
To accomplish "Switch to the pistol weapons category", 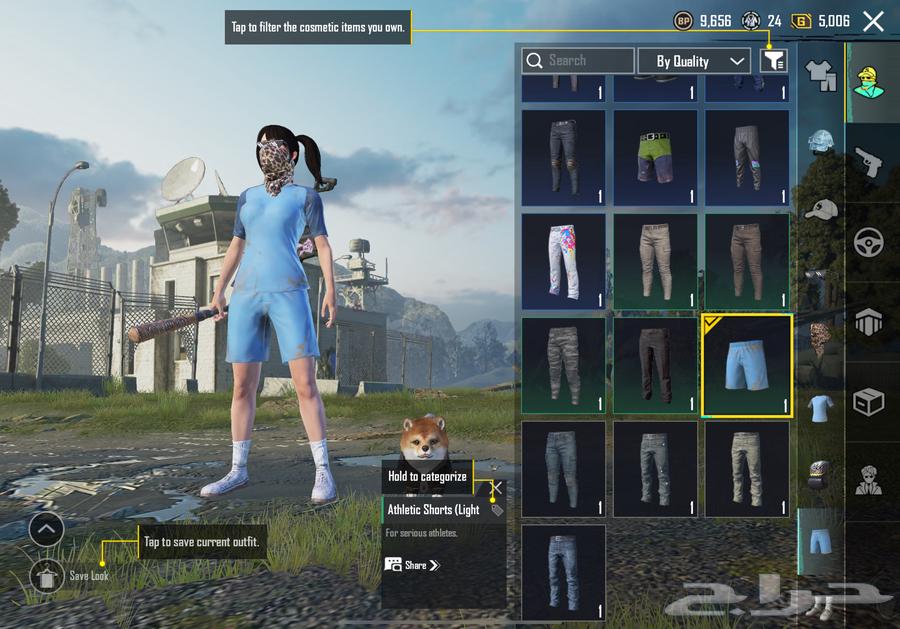I will (x=868, y=161).
